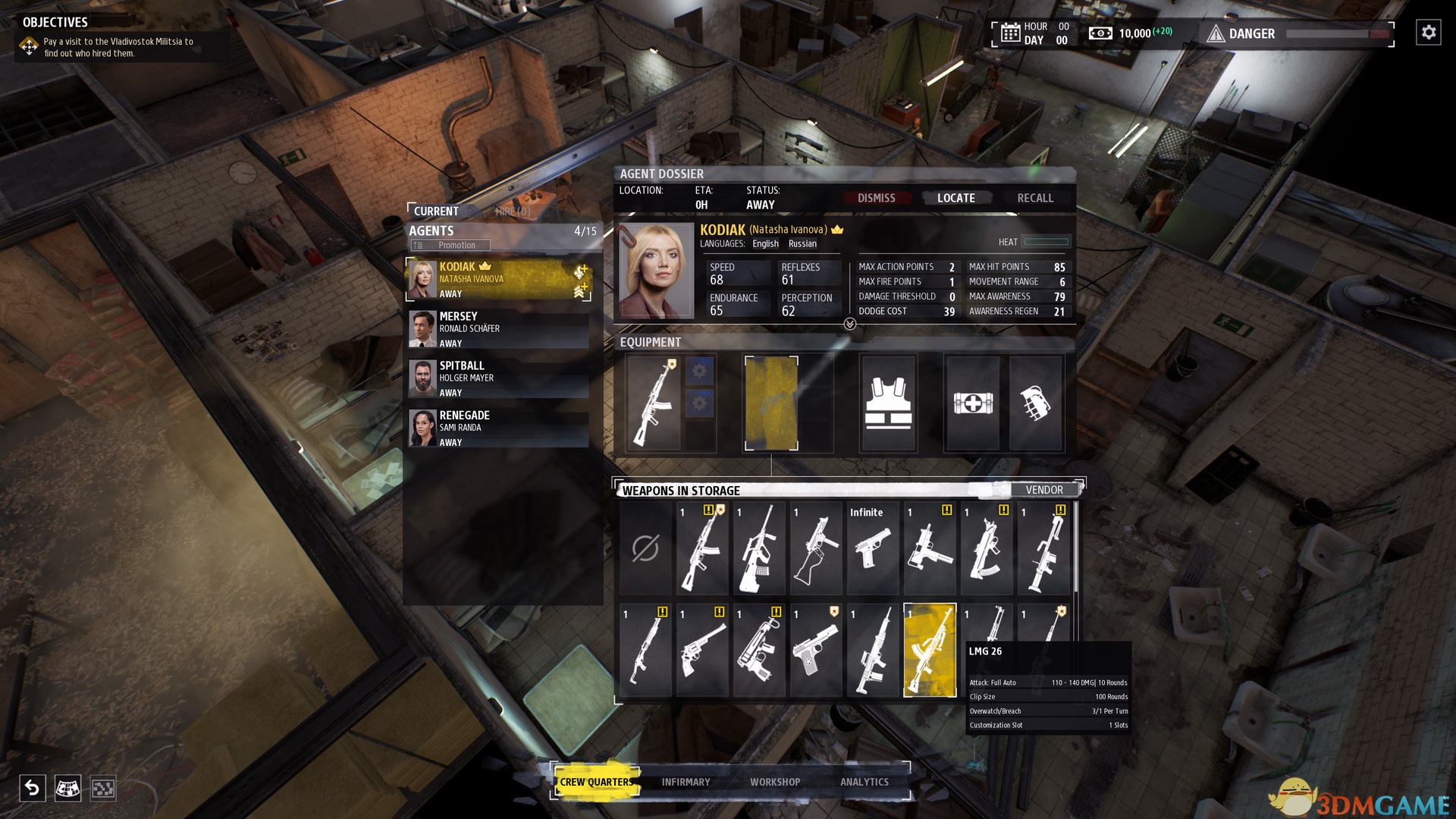Open the settings gear icon
1456x819 pixels.
click(x=1428, y=33)
